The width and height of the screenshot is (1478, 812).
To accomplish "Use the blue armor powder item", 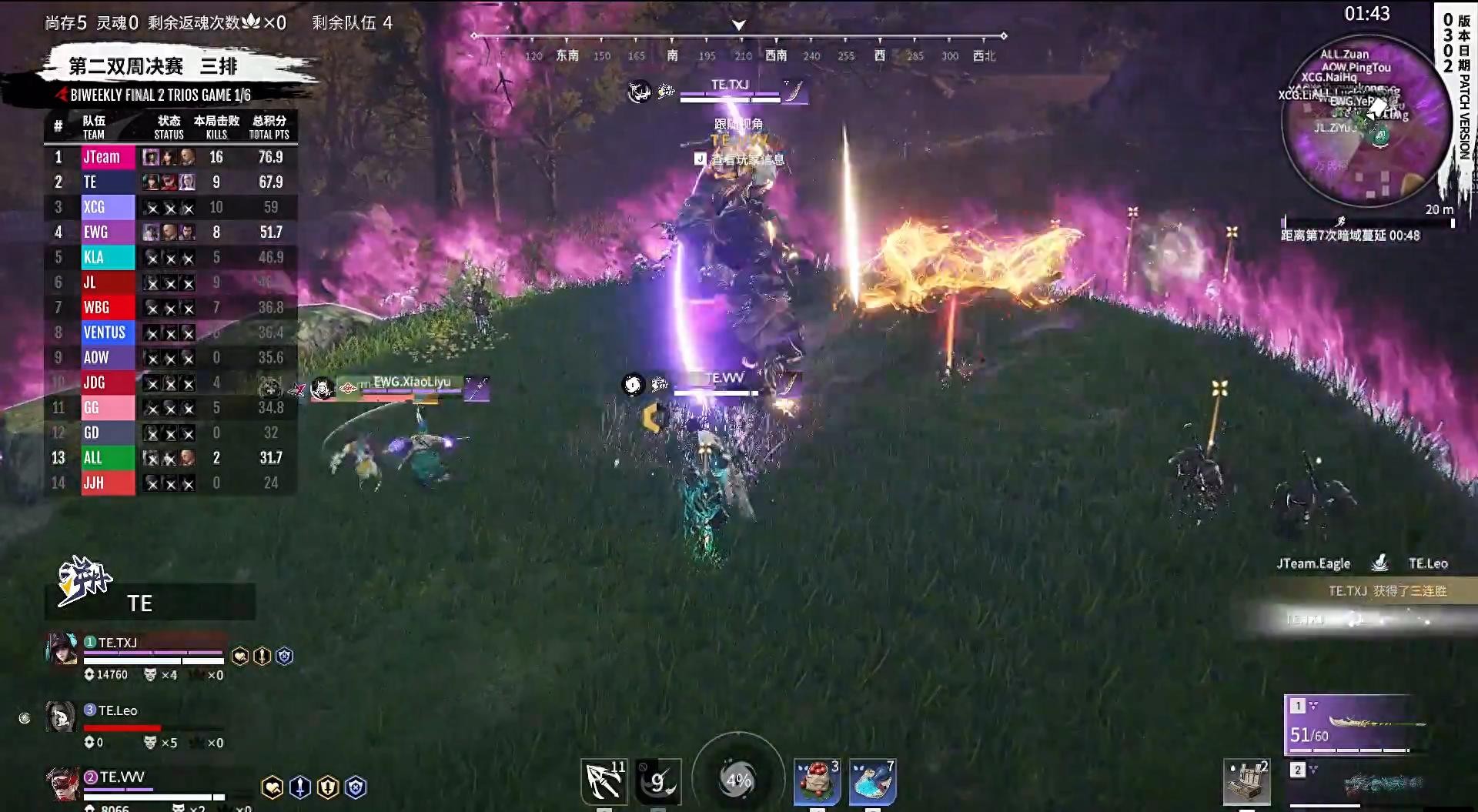I will coord(872,781).
